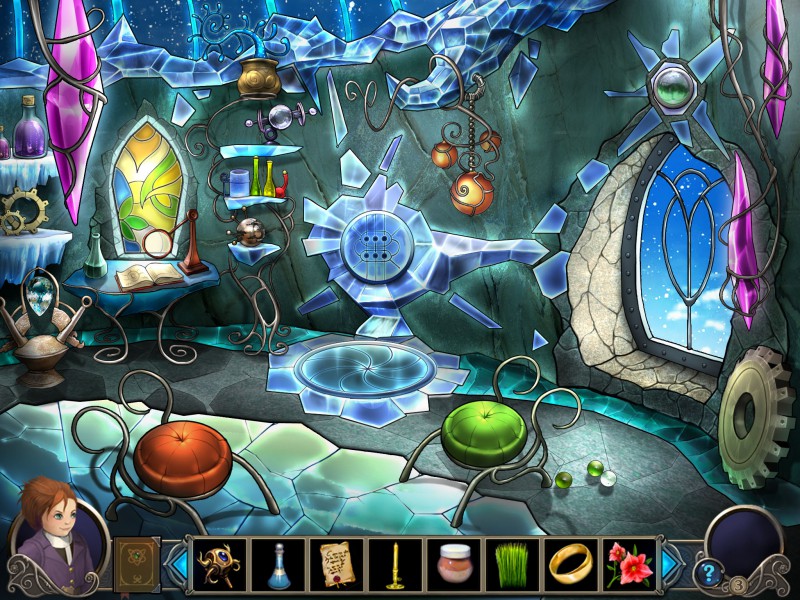Pick the blue potion flask slot
This screenshot has width=800, height=600.
point(276,564)
